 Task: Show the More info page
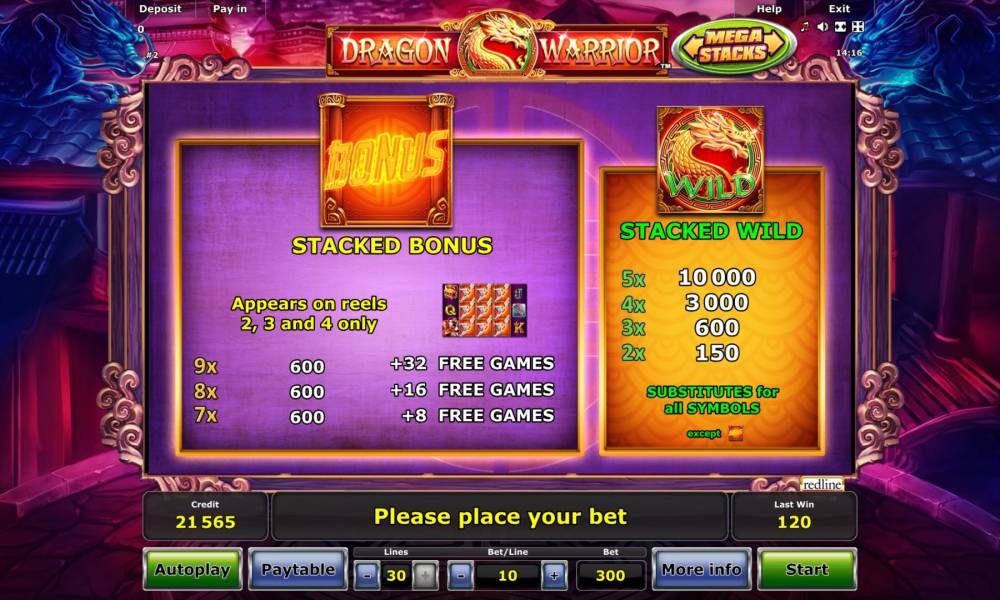pyautogui.click(x=701, y=570)
